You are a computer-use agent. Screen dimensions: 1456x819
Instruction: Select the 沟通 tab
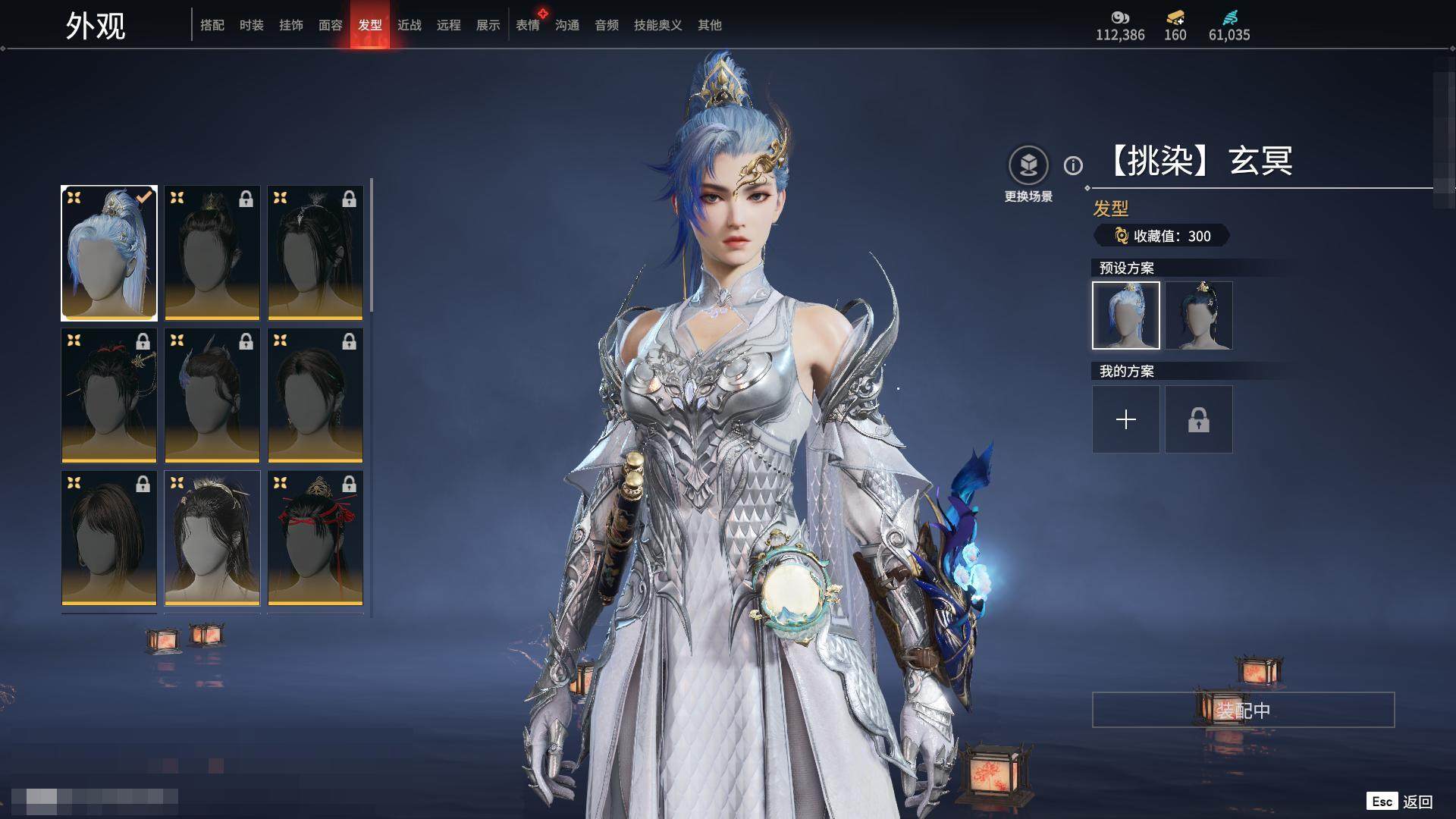tap(567, 25)
